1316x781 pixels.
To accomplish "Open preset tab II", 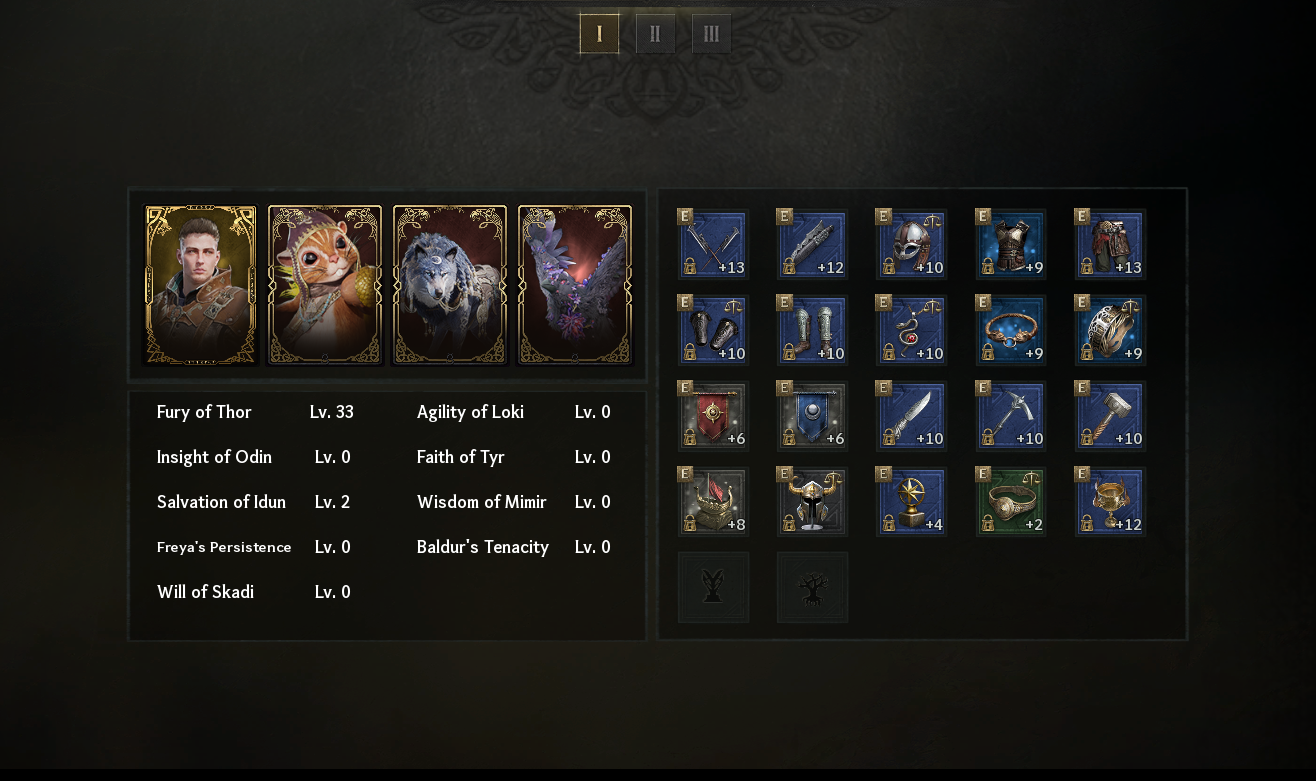I will pyautogui.click(x=655, y=34).
